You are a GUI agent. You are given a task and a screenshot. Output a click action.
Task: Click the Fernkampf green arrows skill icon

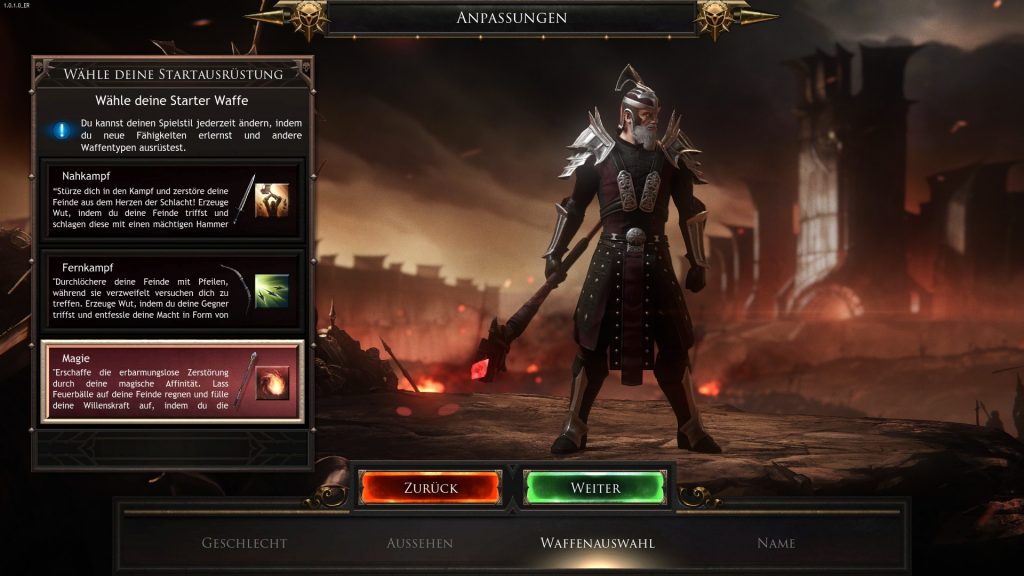point(271,290)
